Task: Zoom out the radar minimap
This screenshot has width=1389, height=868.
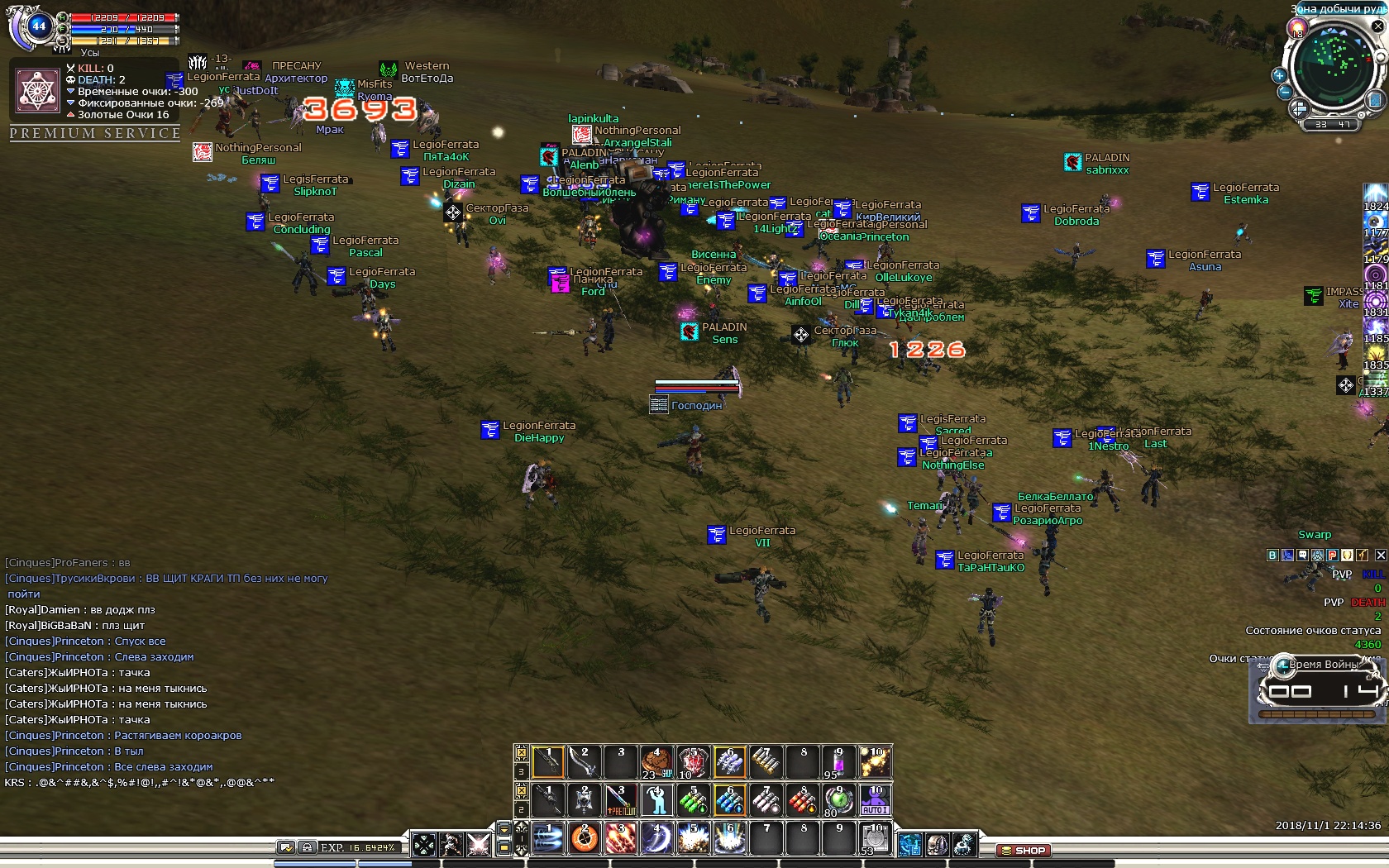Action: 1284,92
